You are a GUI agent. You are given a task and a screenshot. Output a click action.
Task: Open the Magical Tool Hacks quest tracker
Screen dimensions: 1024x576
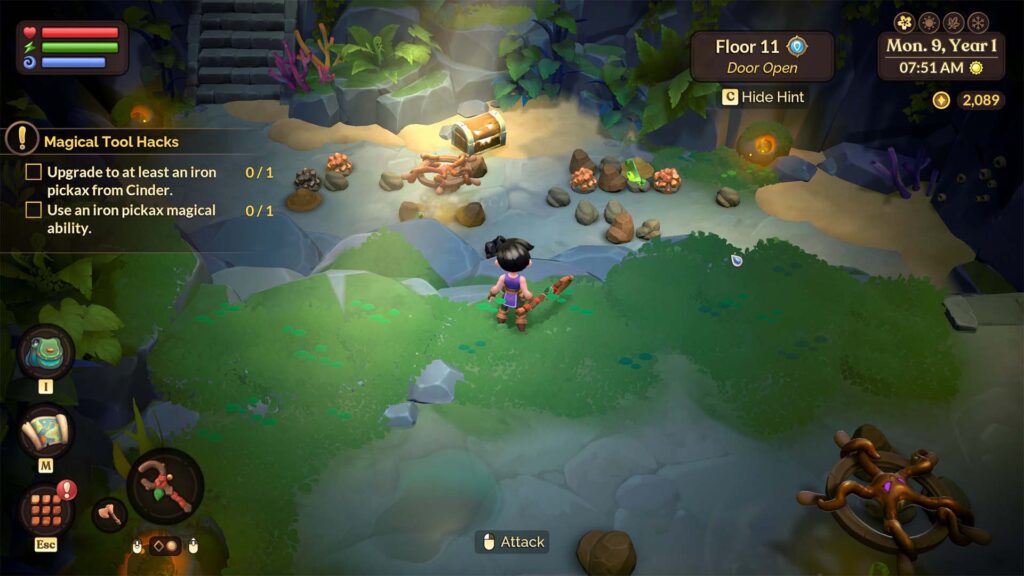click(x=110, y=141)
